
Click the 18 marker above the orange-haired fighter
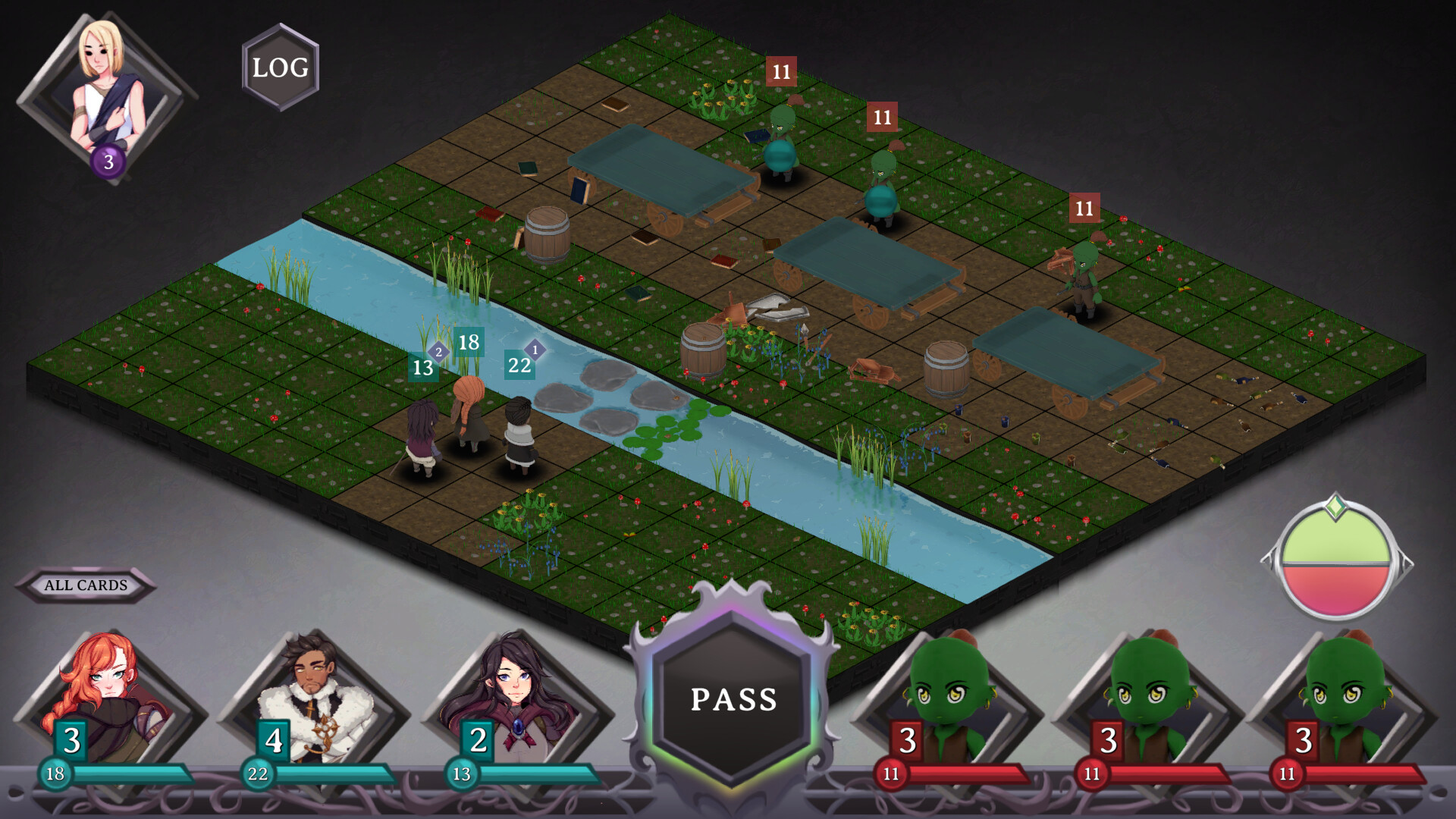(468, 343)
